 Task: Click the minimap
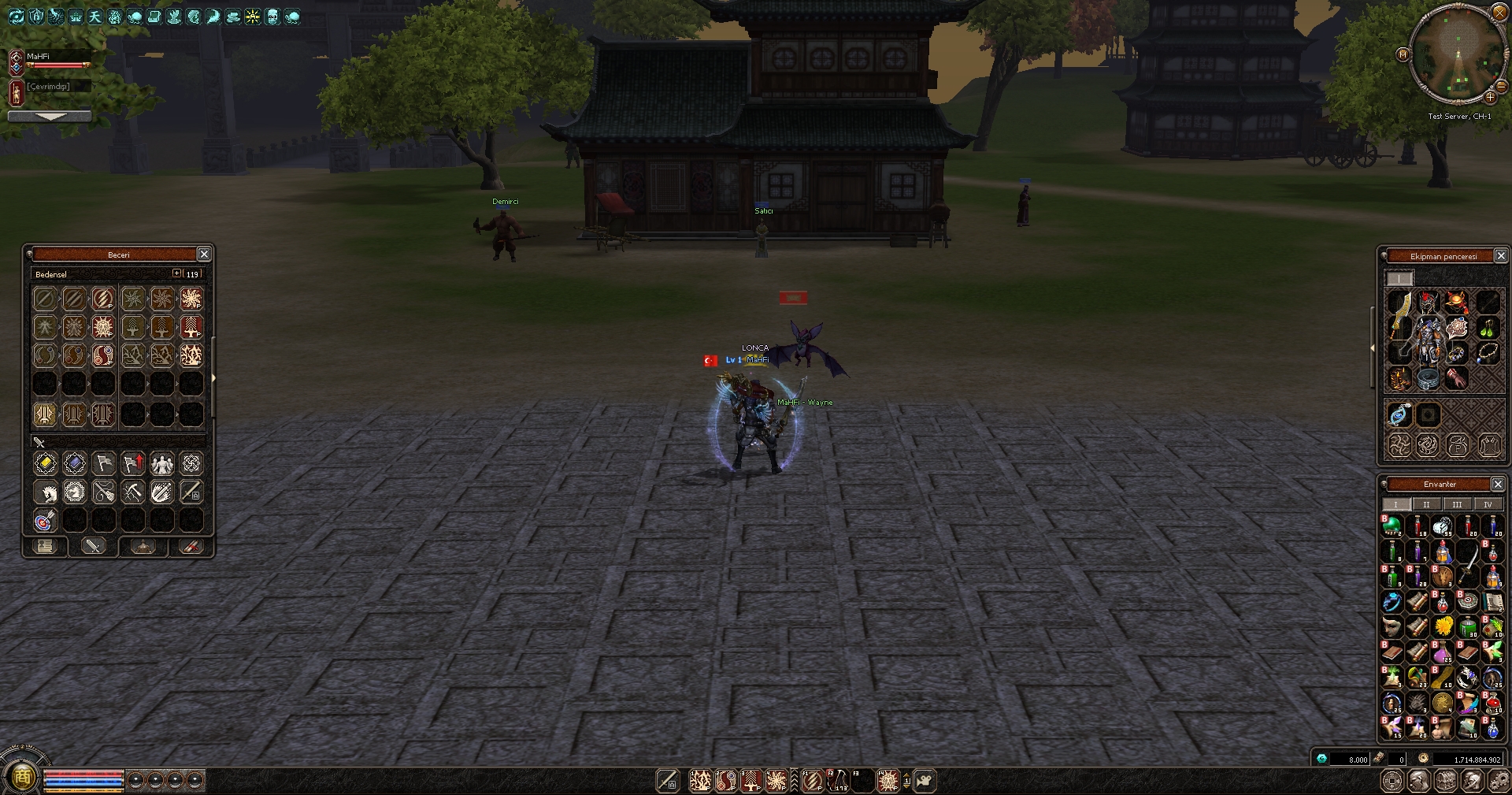click(1457, 54)
